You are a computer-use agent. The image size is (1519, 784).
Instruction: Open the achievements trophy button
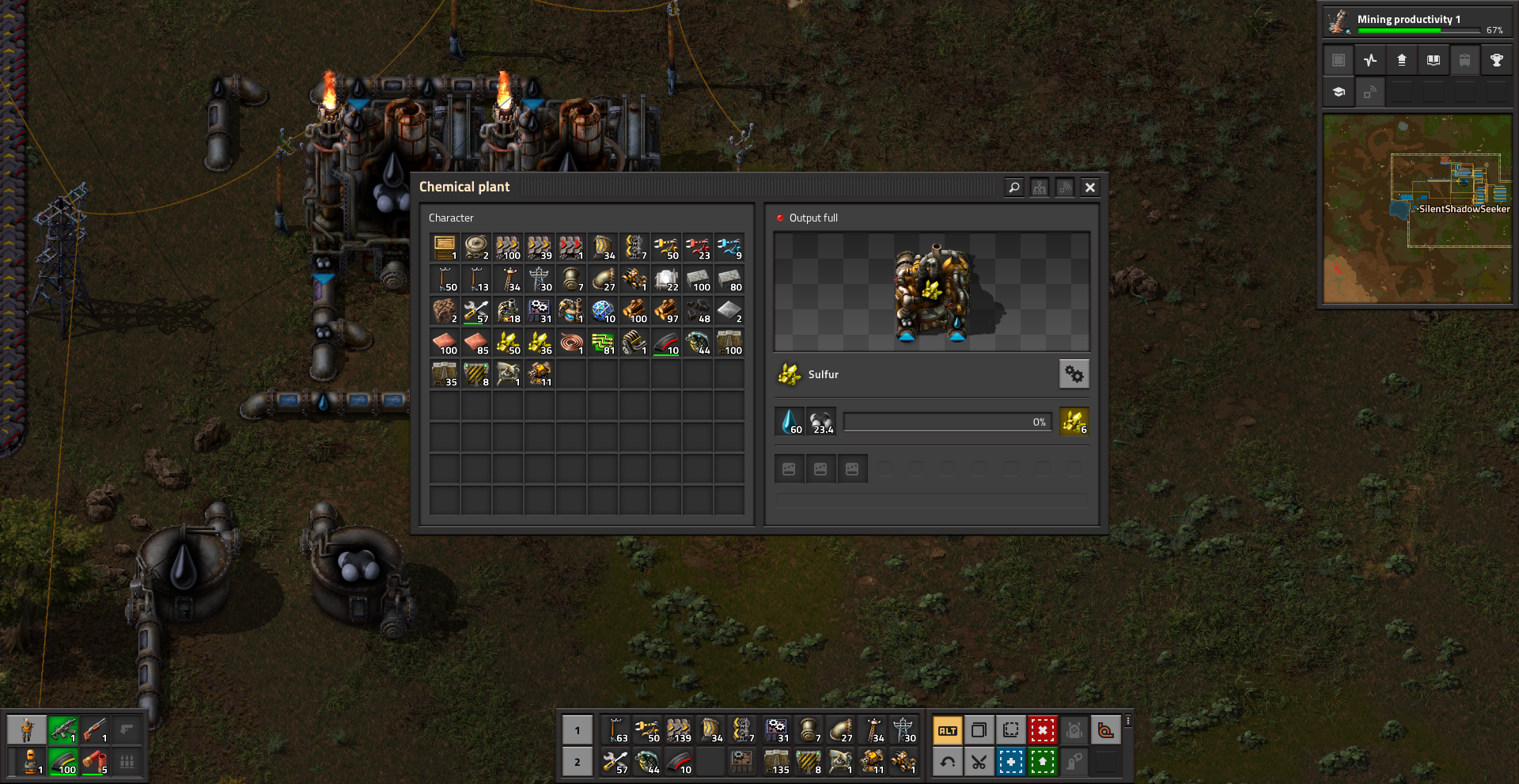click(x=1497, y=60)
